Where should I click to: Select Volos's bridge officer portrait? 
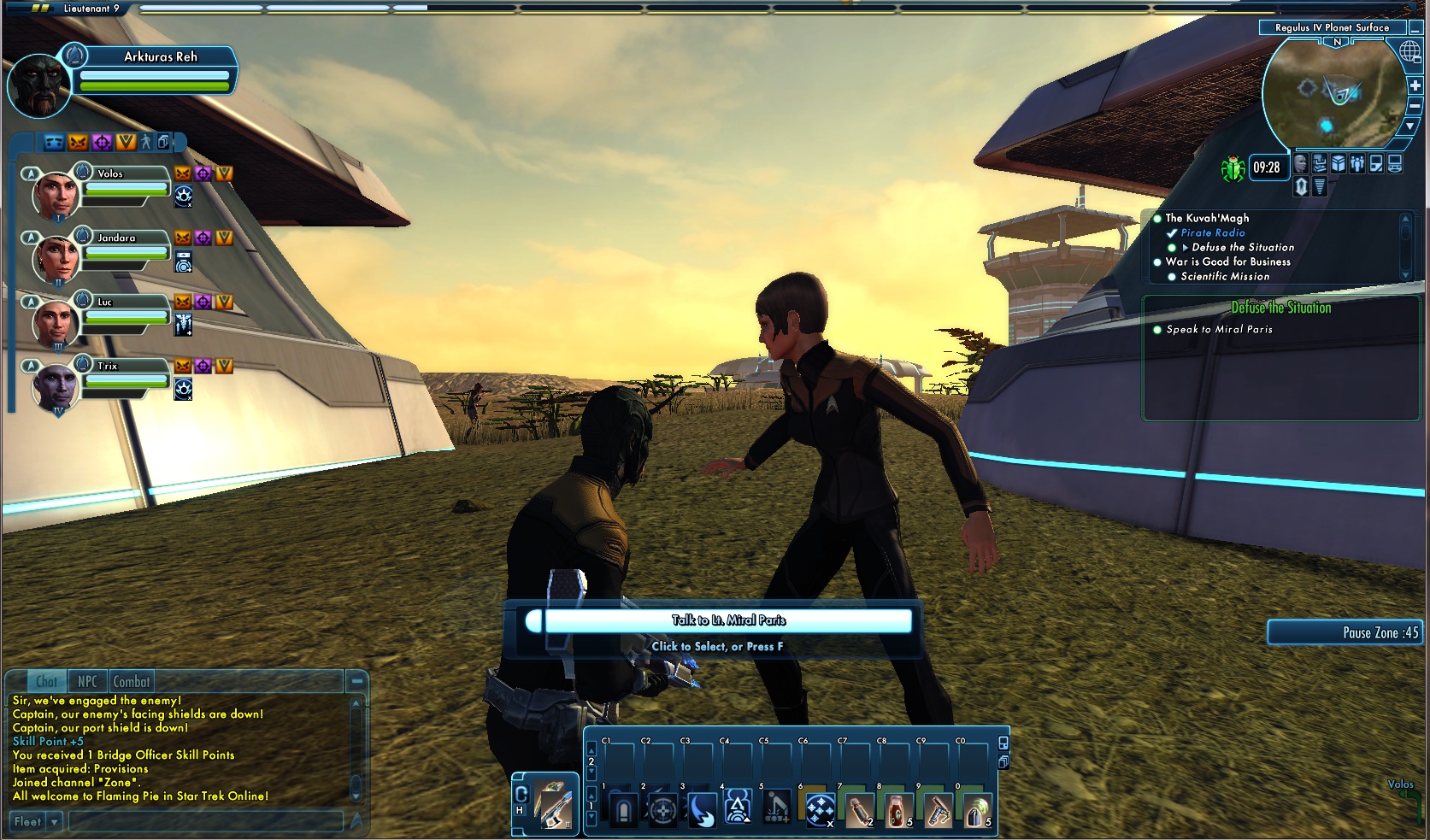pos(55,197)
